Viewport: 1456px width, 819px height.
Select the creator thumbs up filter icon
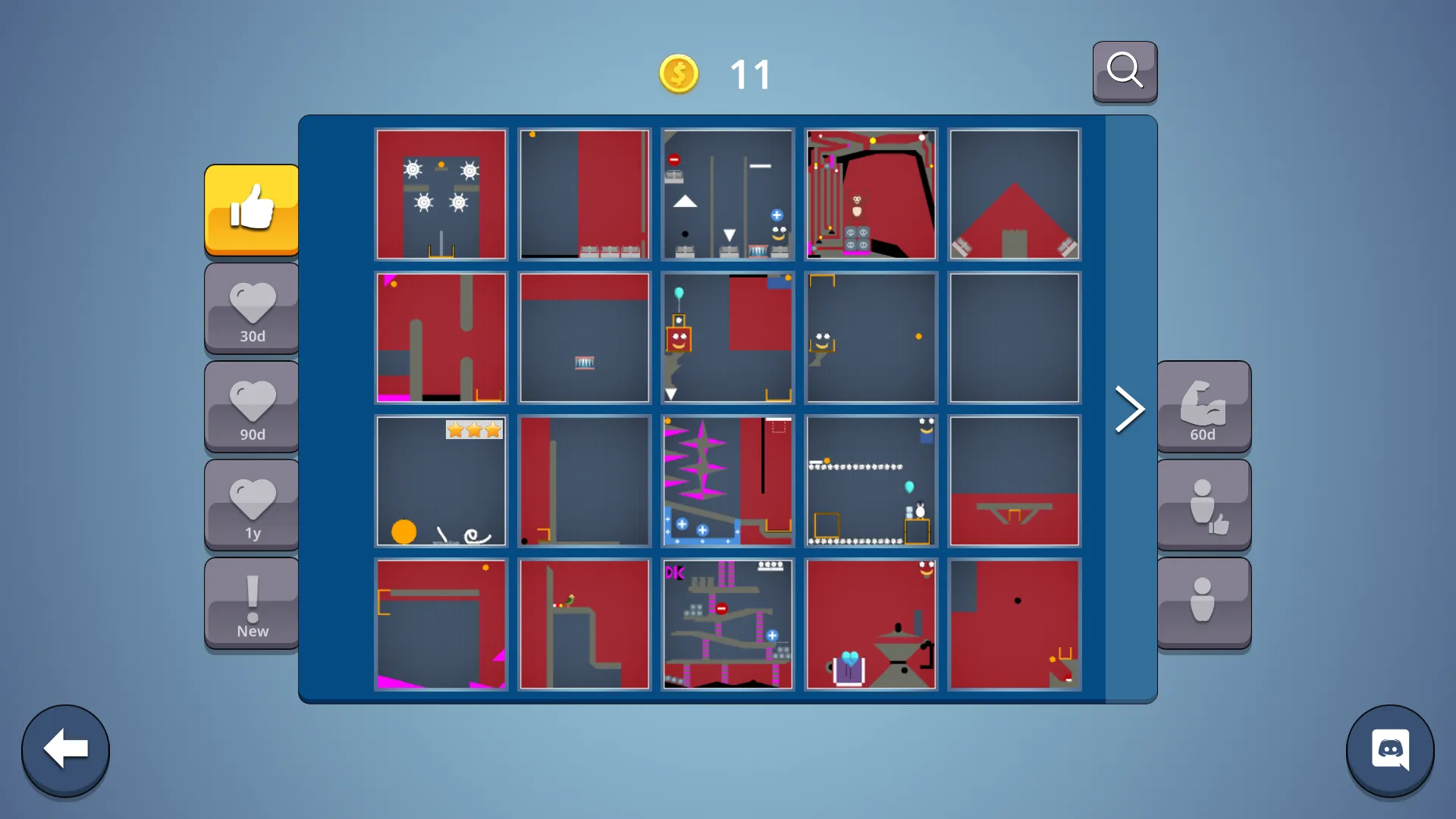click(1203, 504)
